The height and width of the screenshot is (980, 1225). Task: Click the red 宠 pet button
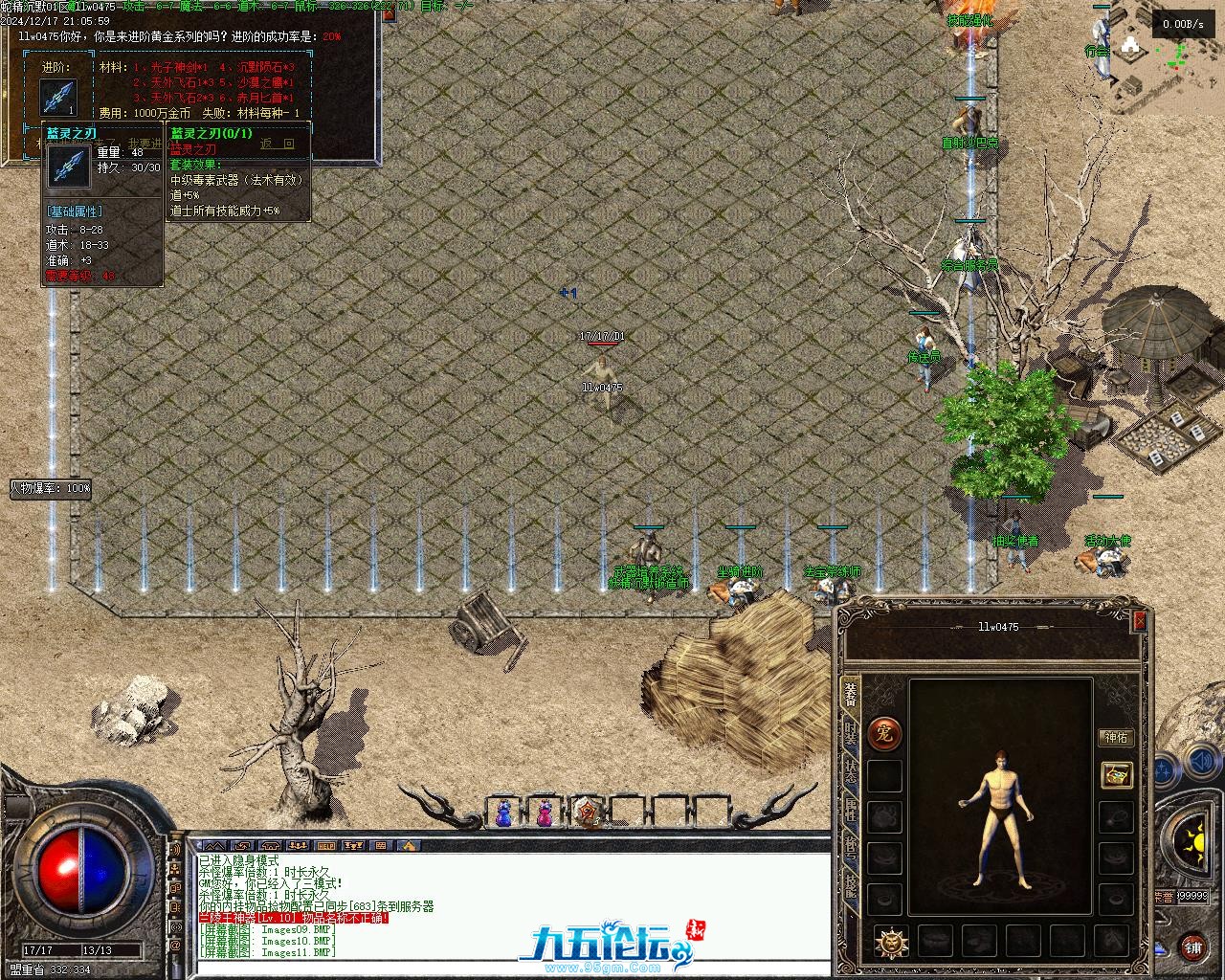pos(884,734)
